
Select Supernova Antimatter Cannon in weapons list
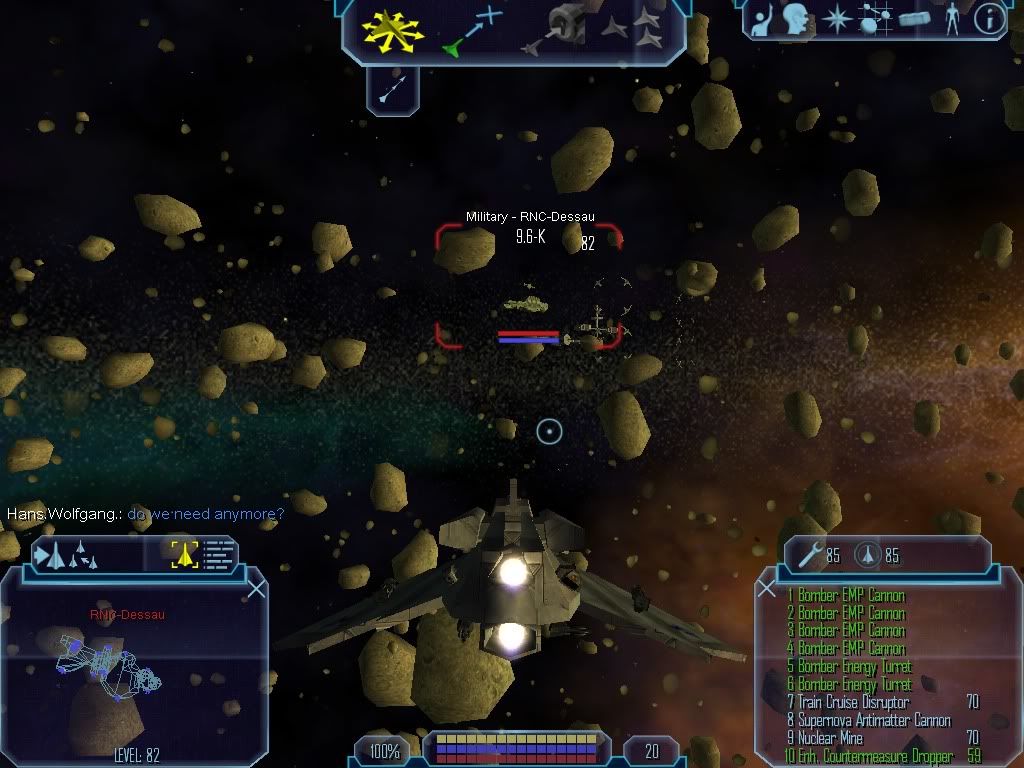(x=868, y=720)
